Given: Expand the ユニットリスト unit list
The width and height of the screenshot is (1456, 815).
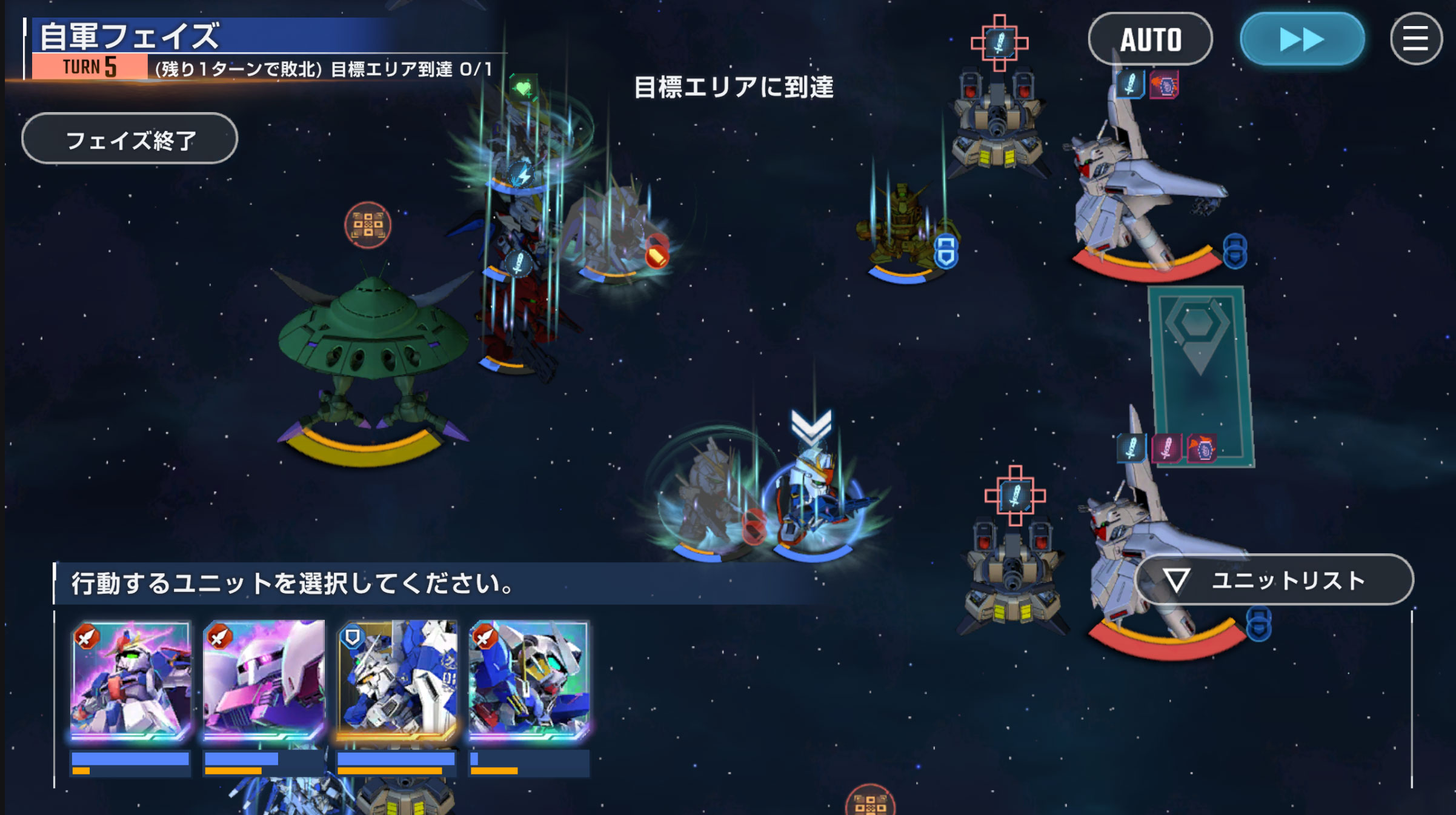Looking at the screenshot, I should [1274, 580].
